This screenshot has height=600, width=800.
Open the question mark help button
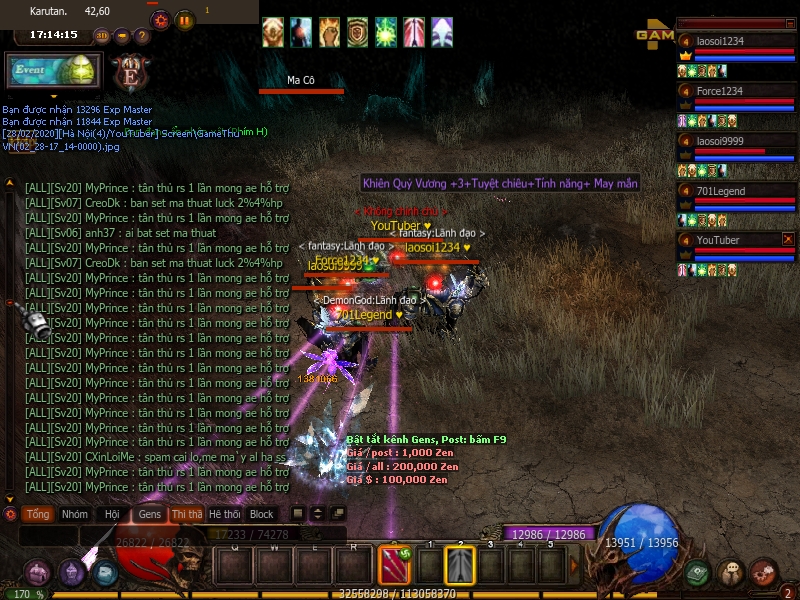coord(141,36)
